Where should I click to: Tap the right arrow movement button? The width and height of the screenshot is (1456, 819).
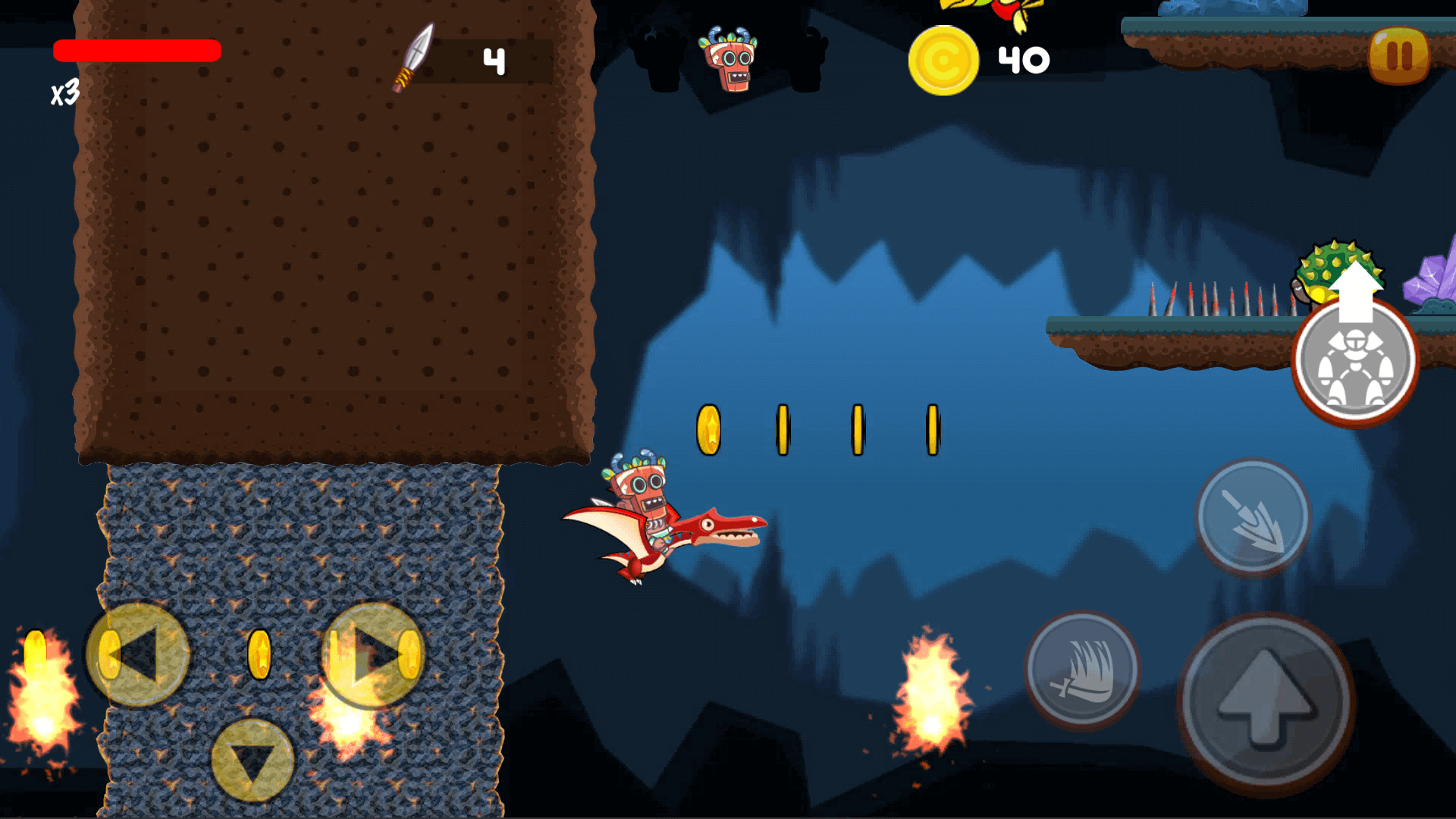[373, 655]
